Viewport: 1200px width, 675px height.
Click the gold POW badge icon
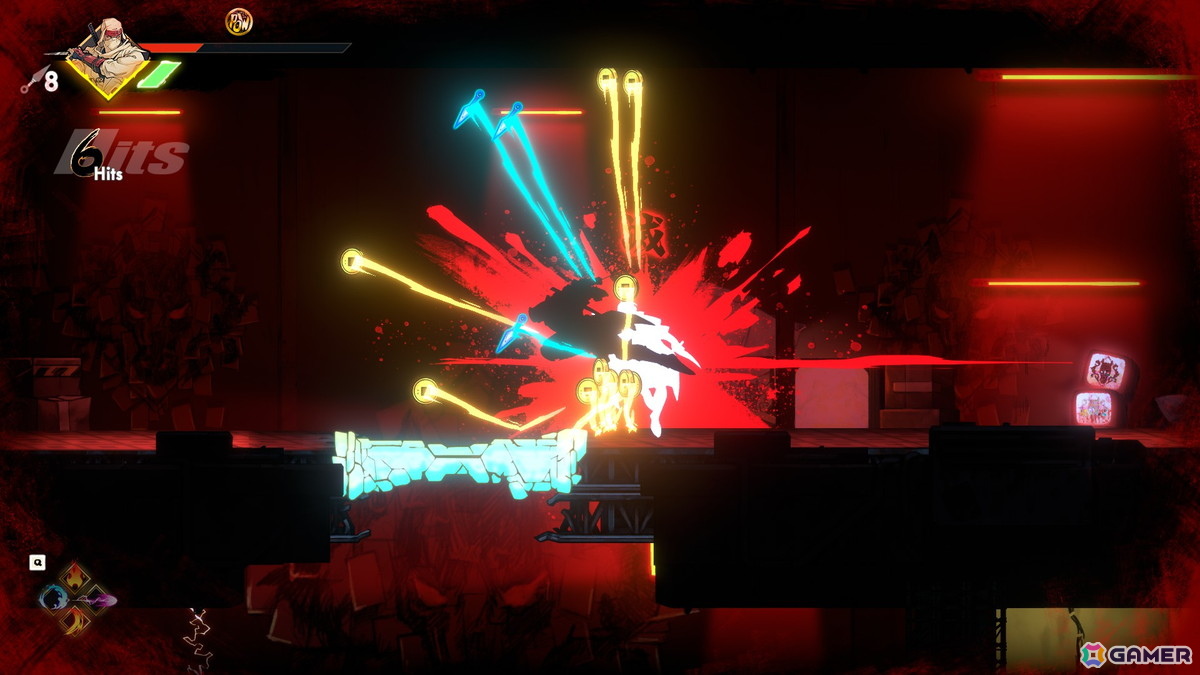pos(238,21)
